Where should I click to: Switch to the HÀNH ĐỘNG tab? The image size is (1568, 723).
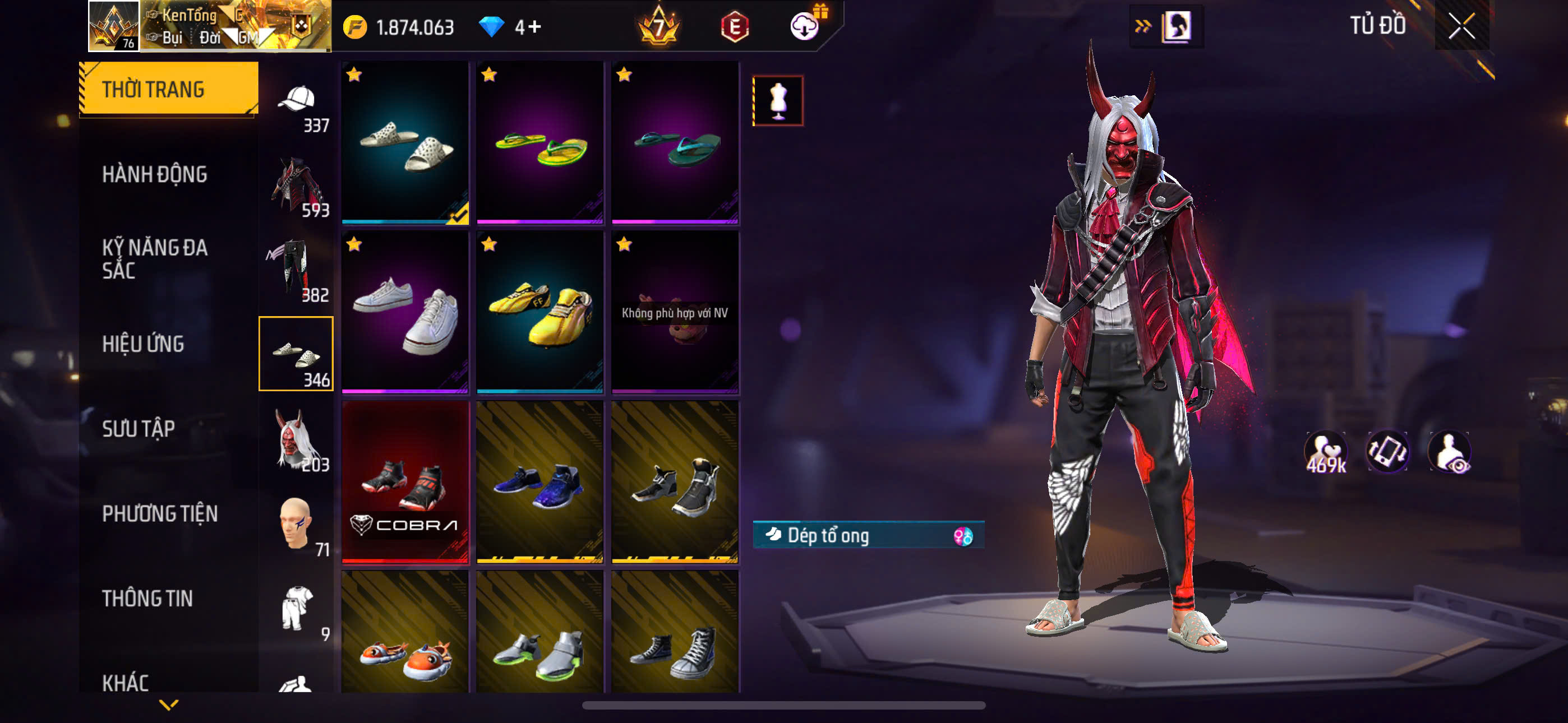155,175
